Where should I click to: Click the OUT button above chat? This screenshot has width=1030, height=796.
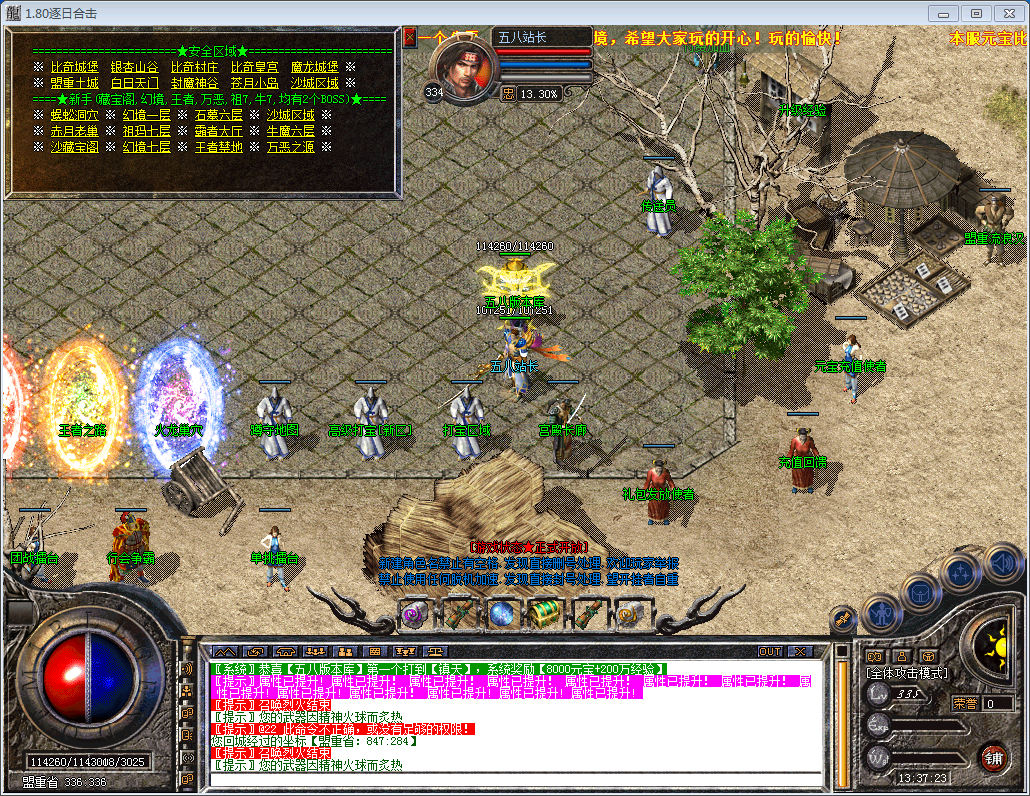770,651
